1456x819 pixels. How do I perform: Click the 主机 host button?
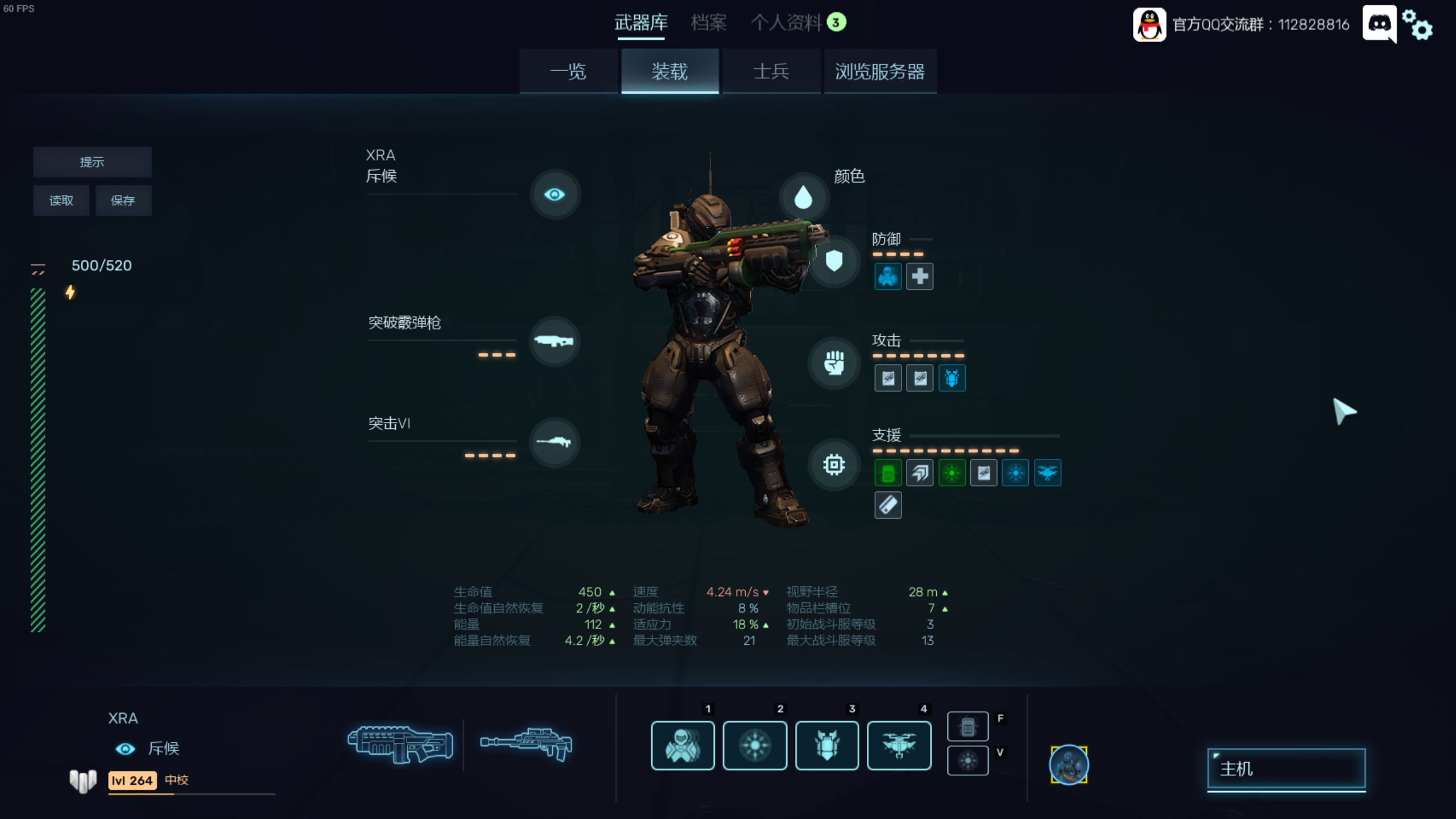[x=1286, y=769]
